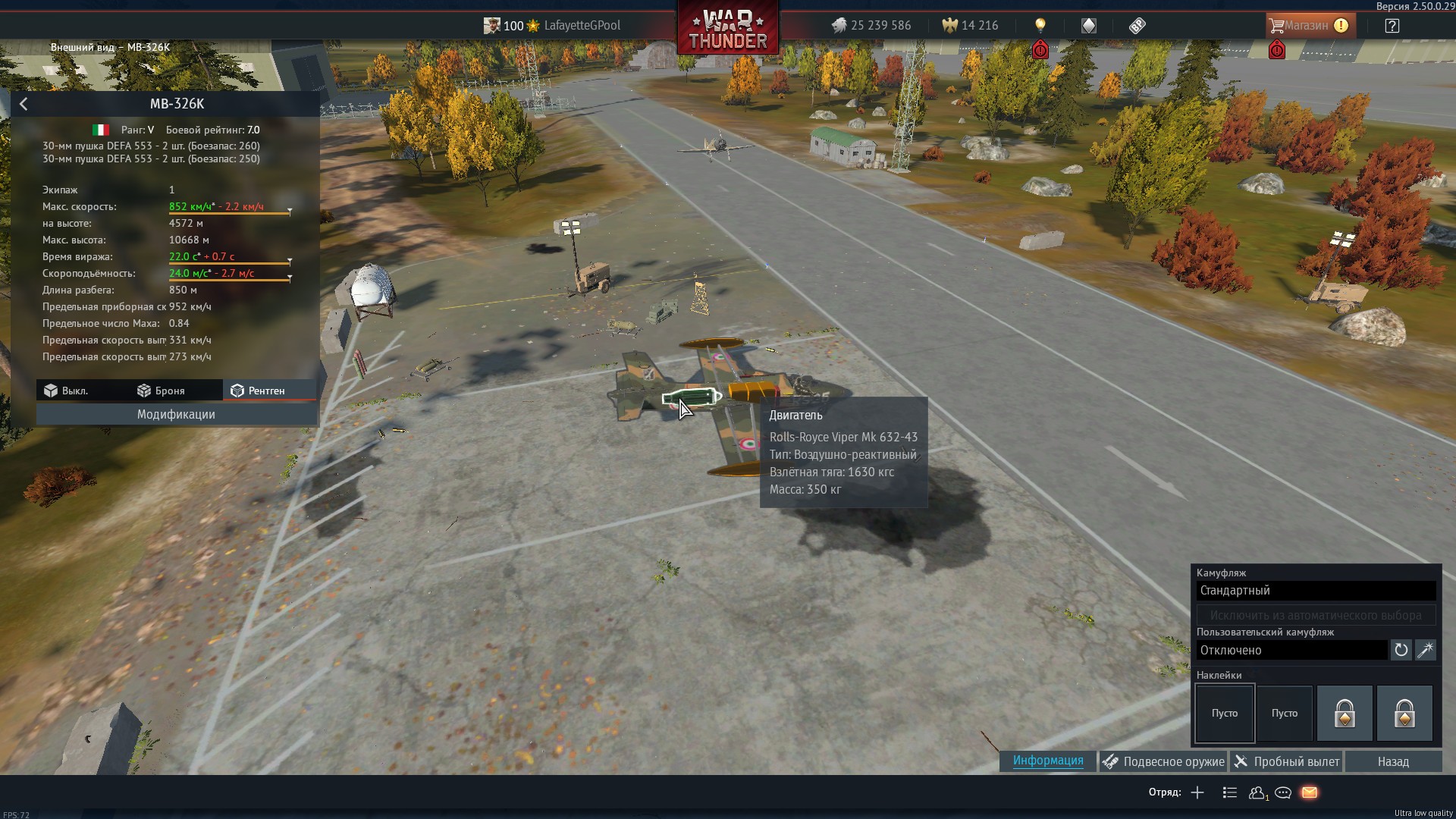Open the Стандартный camouflage dropdown
The width and height of the screenshot is (1456, 819).
(x=1316, y=591)
